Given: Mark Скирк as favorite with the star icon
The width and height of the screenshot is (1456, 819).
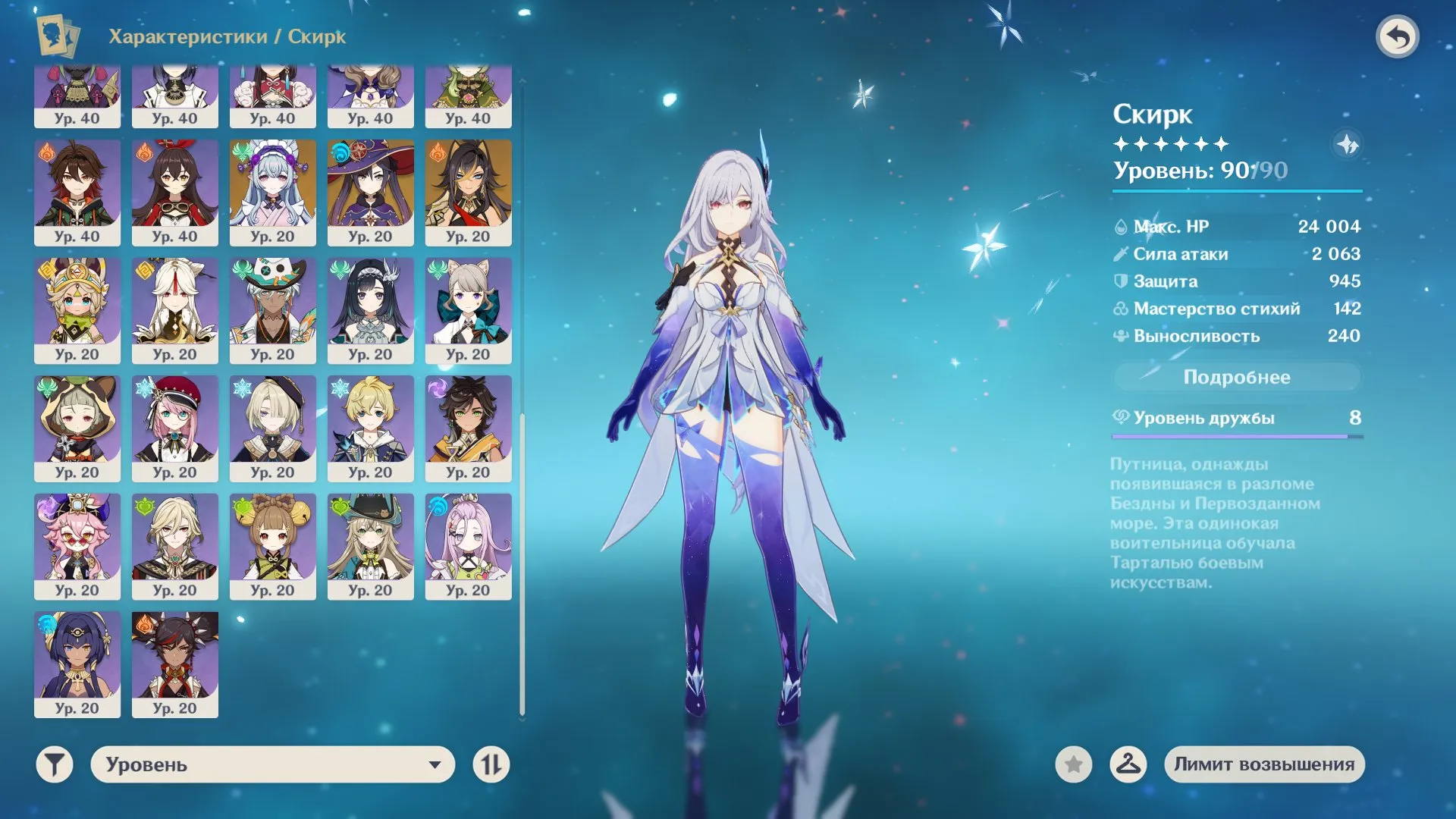Looking at the screenshot, I should (x=1072, y=765).
